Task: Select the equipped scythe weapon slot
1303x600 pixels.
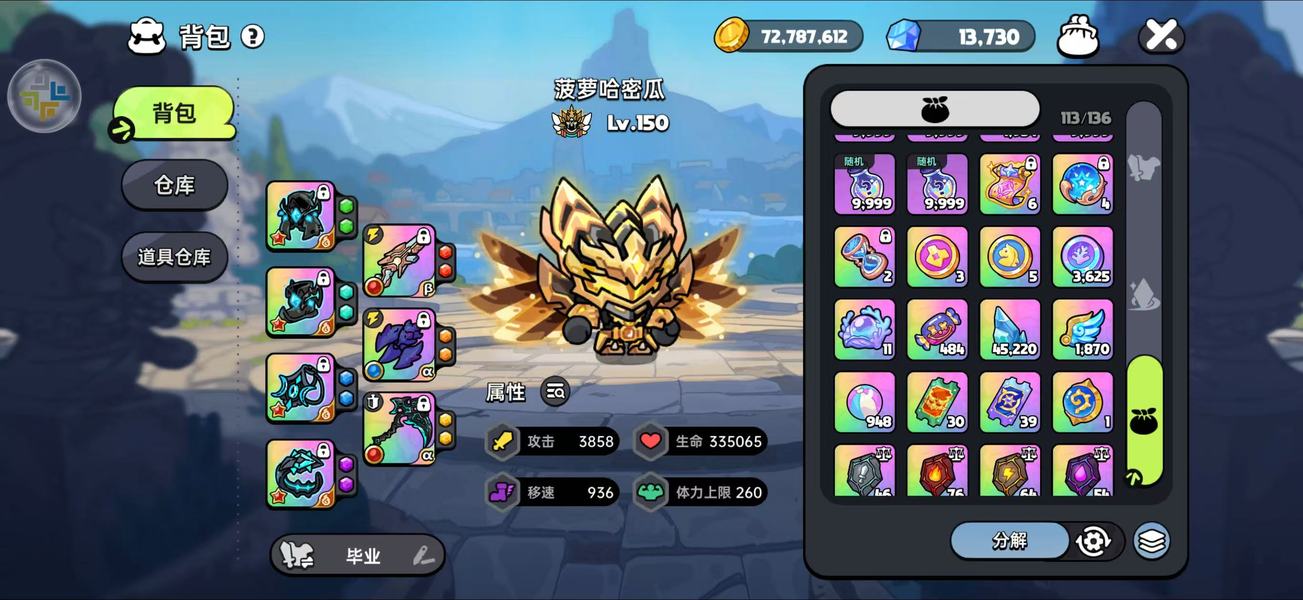Action: (x=399, y=429)
